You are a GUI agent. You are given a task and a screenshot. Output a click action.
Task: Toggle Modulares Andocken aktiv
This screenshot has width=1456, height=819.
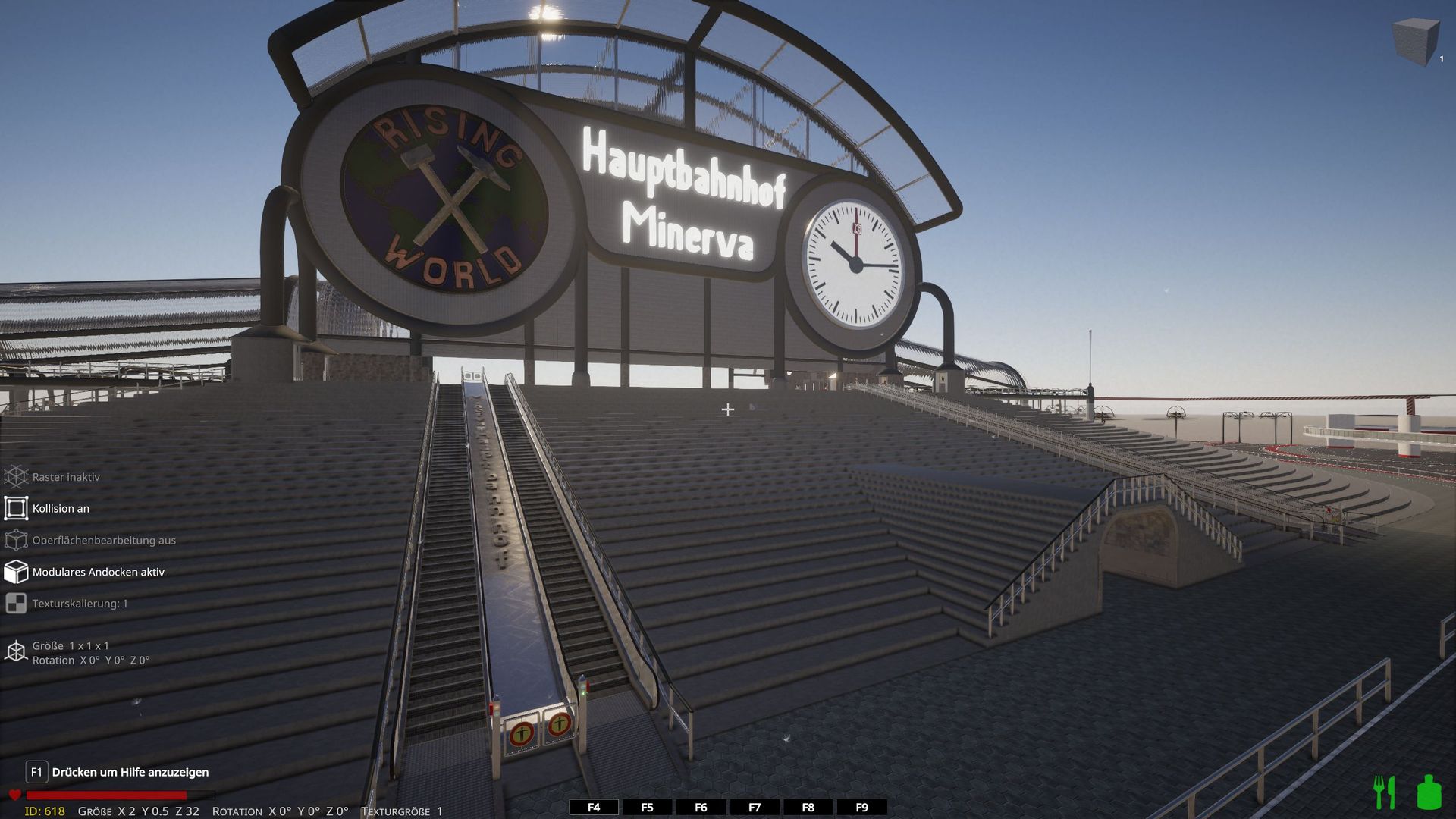click(17, 572)
